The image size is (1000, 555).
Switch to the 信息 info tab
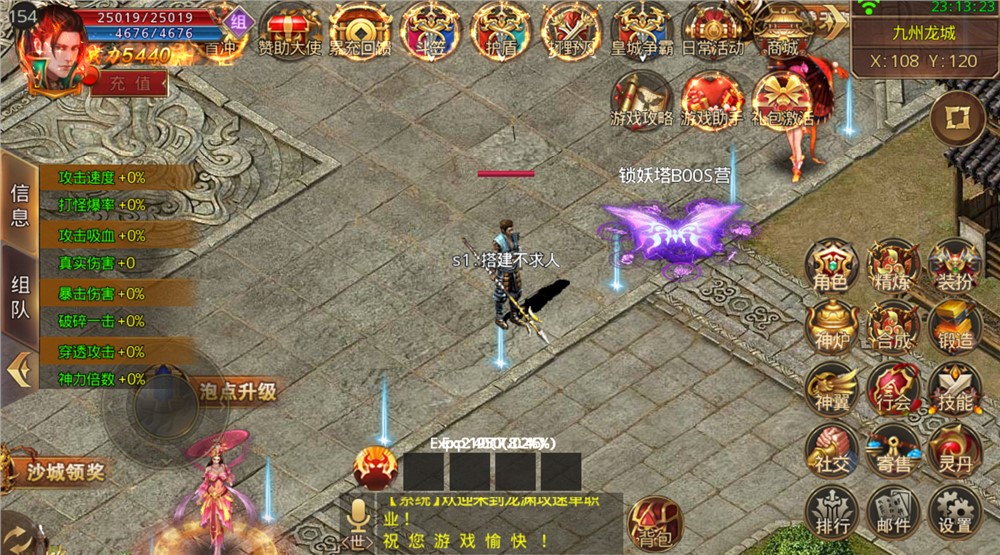click(x=20, y=203)
